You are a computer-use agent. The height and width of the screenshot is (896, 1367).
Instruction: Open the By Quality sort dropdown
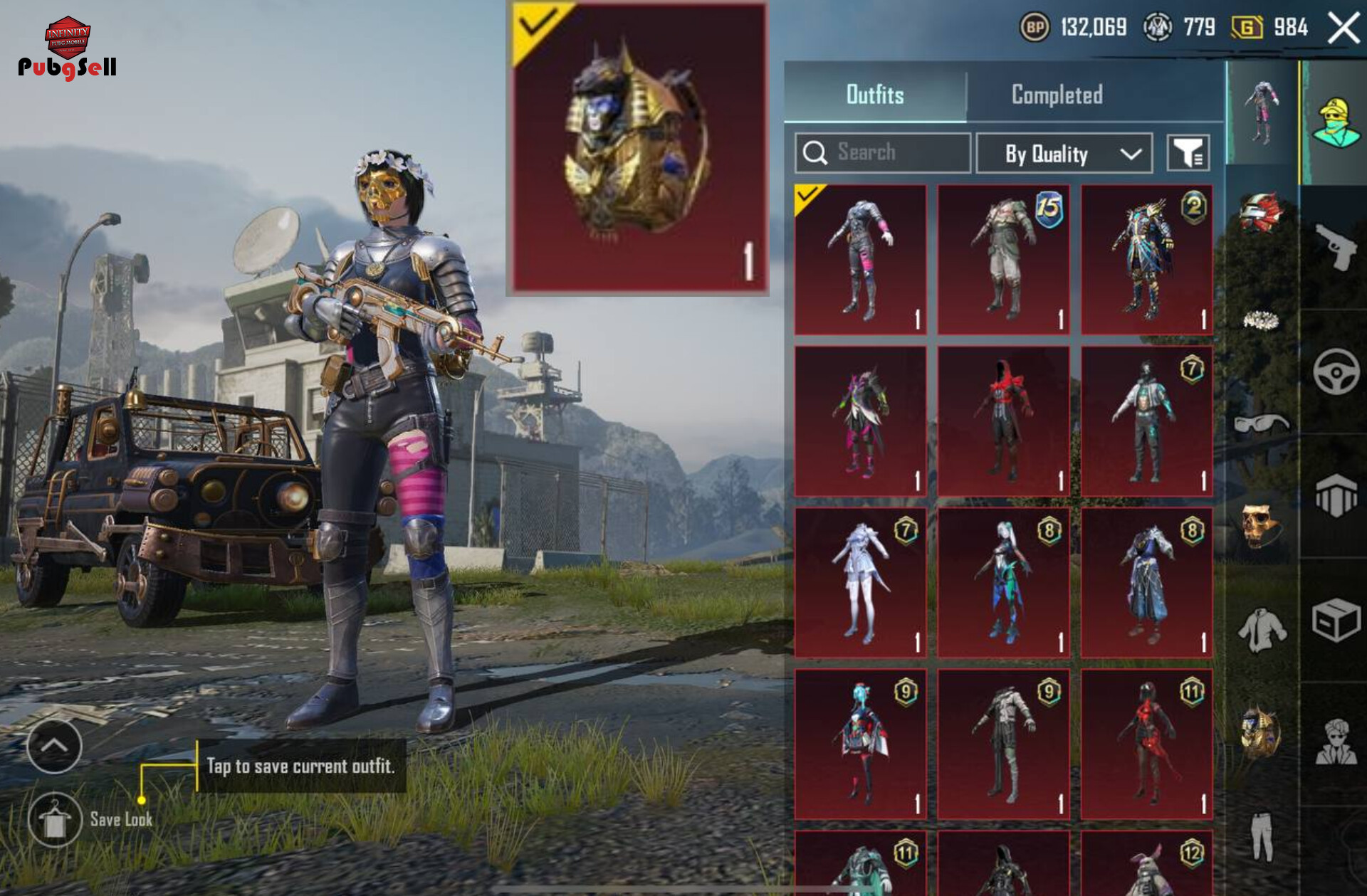[x=1064, y=153]
